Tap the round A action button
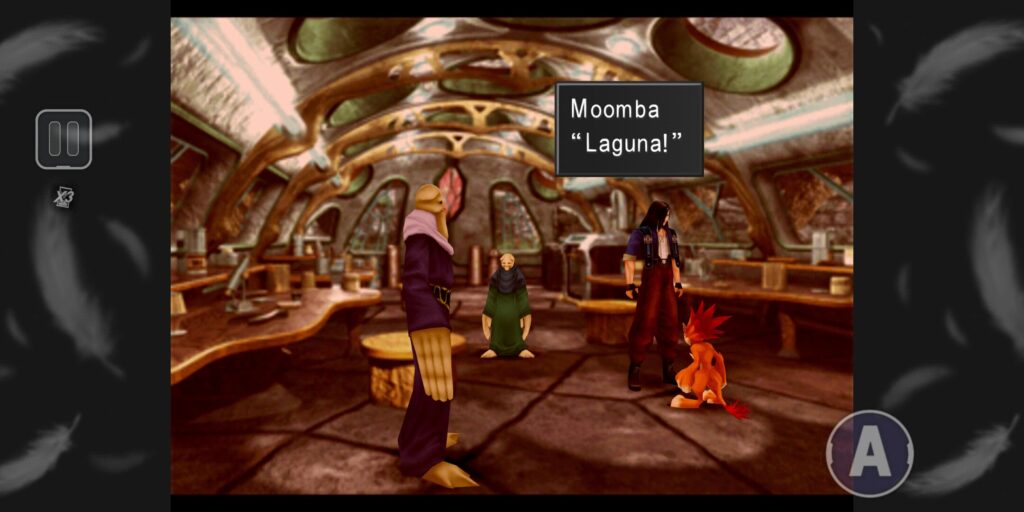Image resolution: width=1024 pixels, height=512 pixels. (x=869, y=454)
